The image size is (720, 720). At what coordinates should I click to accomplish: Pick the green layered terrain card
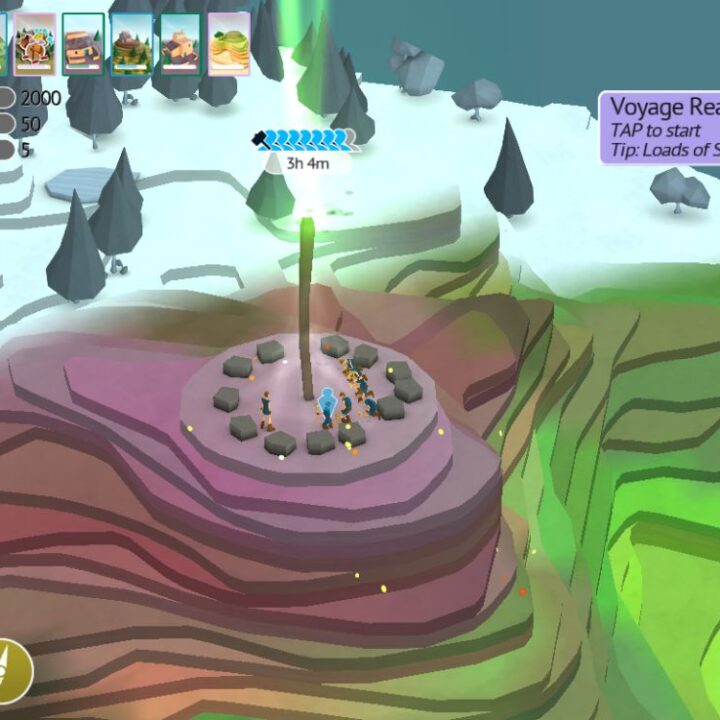[x=230, y=44]
